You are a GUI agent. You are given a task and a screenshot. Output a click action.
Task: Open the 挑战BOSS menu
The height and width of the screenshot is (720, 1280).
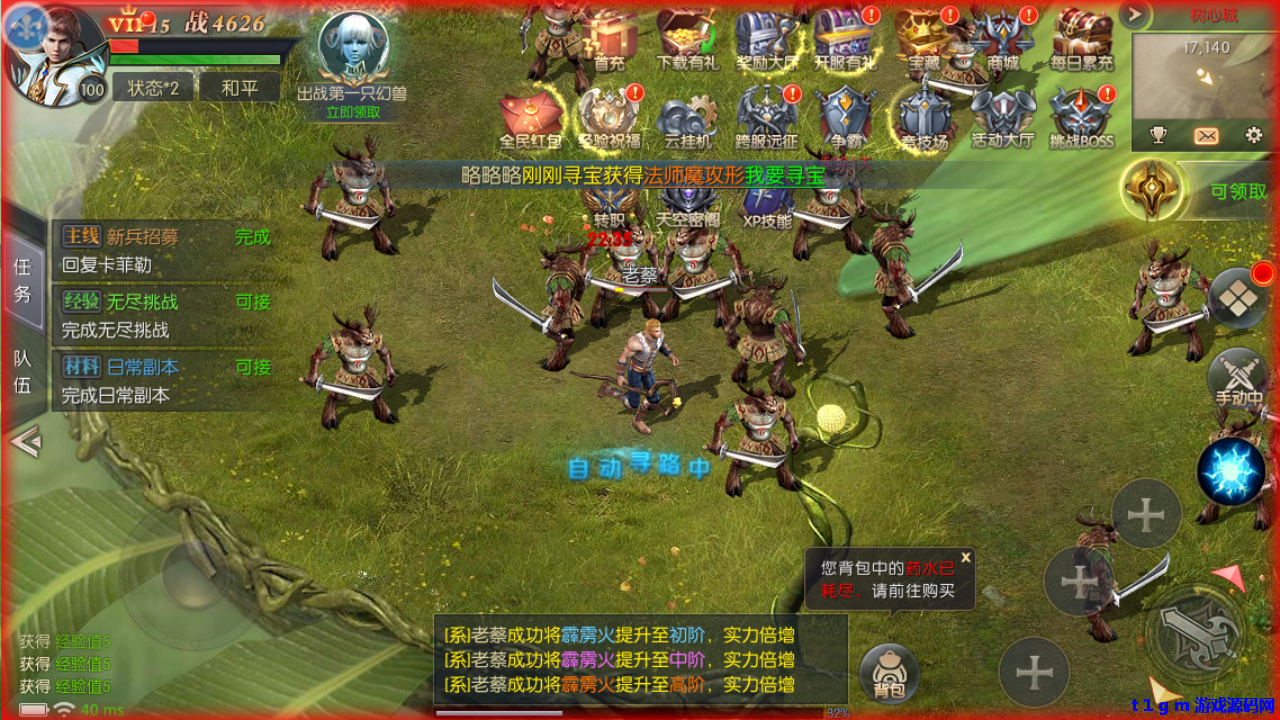tap(1081, 118)
